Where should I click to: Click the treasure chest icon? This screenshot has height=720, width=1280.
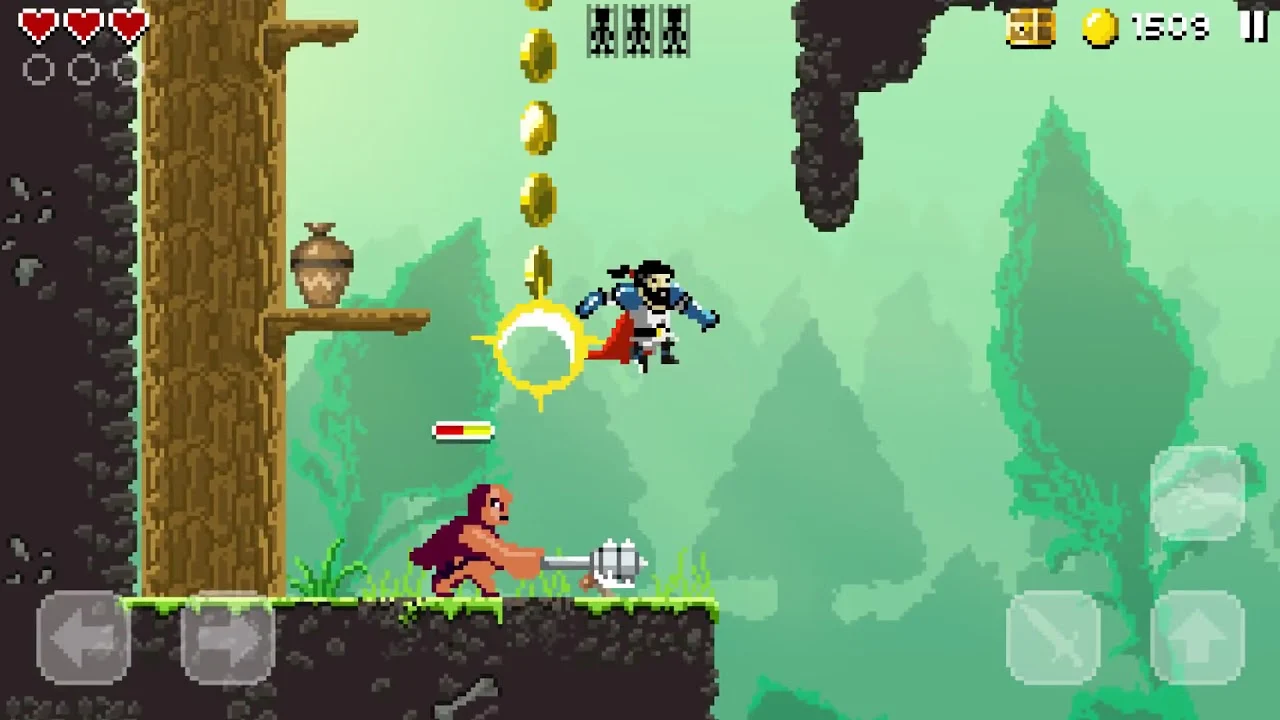pos(1031,28)
